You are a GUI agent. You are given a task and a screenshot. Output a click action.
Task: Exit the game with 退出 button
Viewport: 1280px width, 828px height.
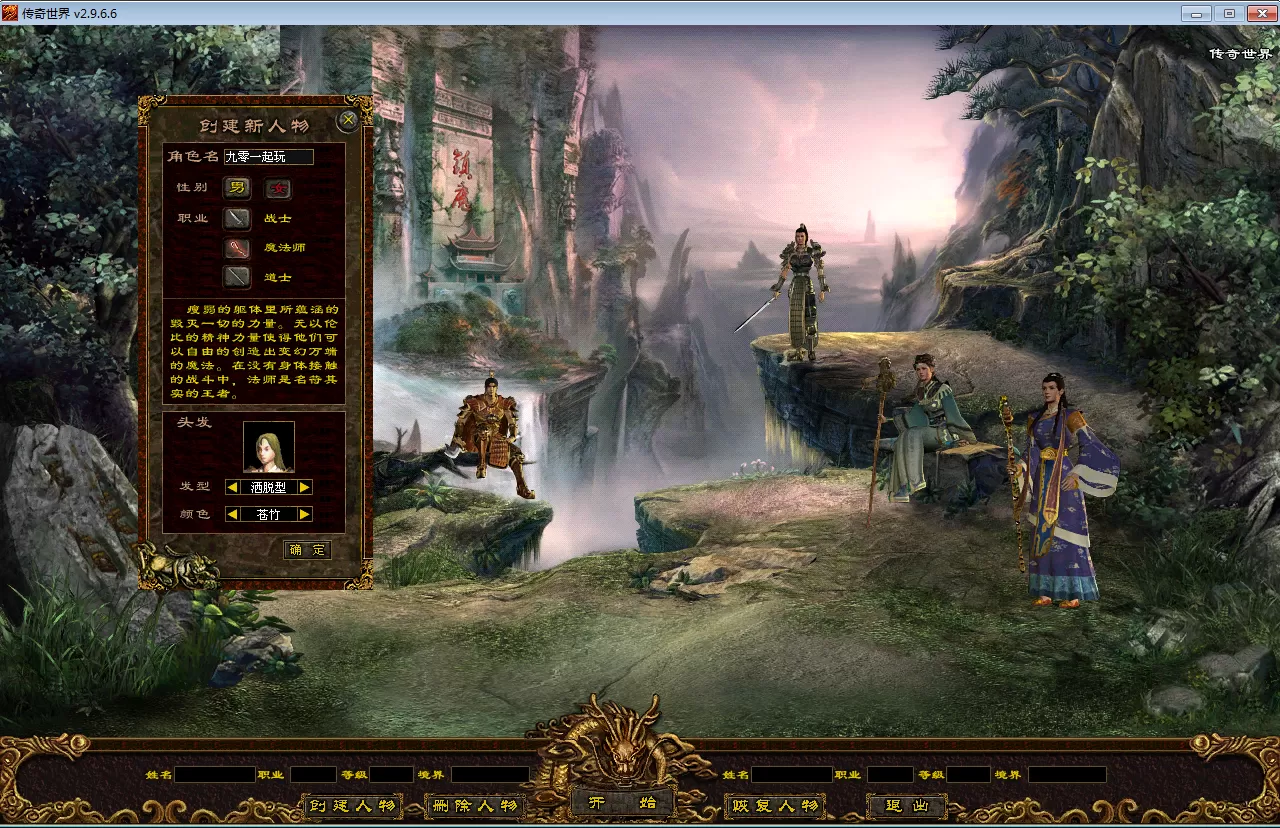(906, 806)
